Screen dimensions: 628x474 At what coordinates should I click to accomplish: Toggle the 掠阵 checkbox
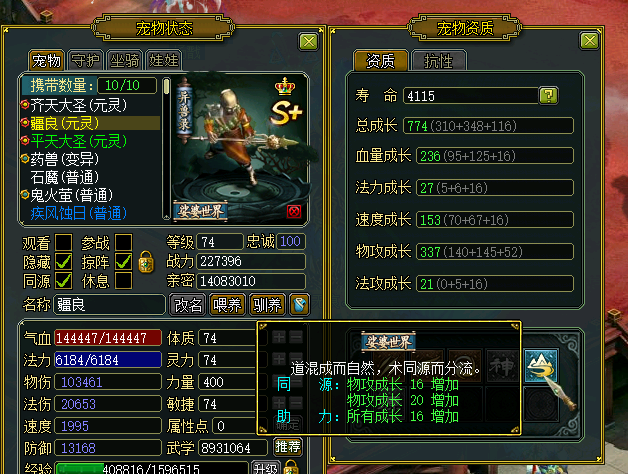(x=123, y=261)
